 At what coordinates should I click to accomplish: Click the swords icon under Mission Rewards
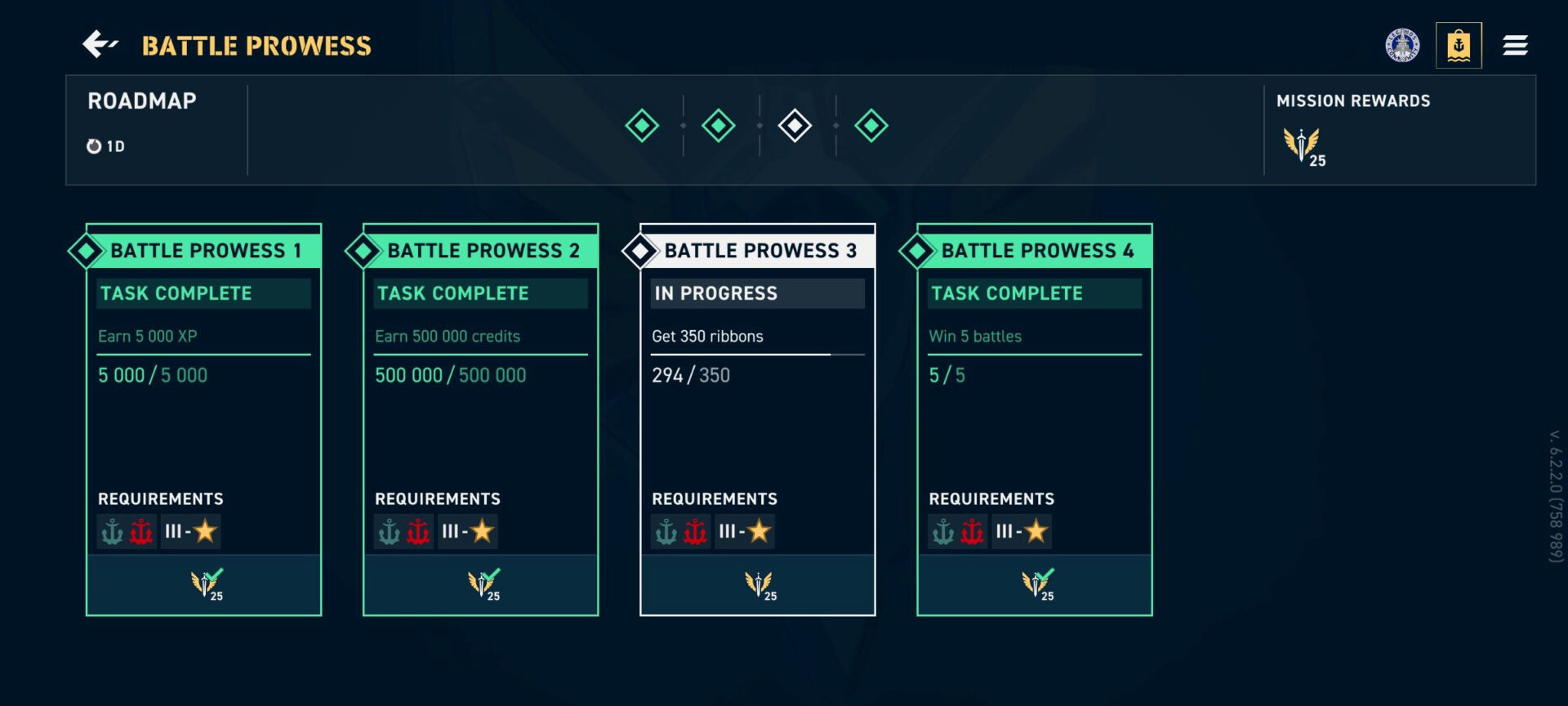click(x=1303, y=143)
